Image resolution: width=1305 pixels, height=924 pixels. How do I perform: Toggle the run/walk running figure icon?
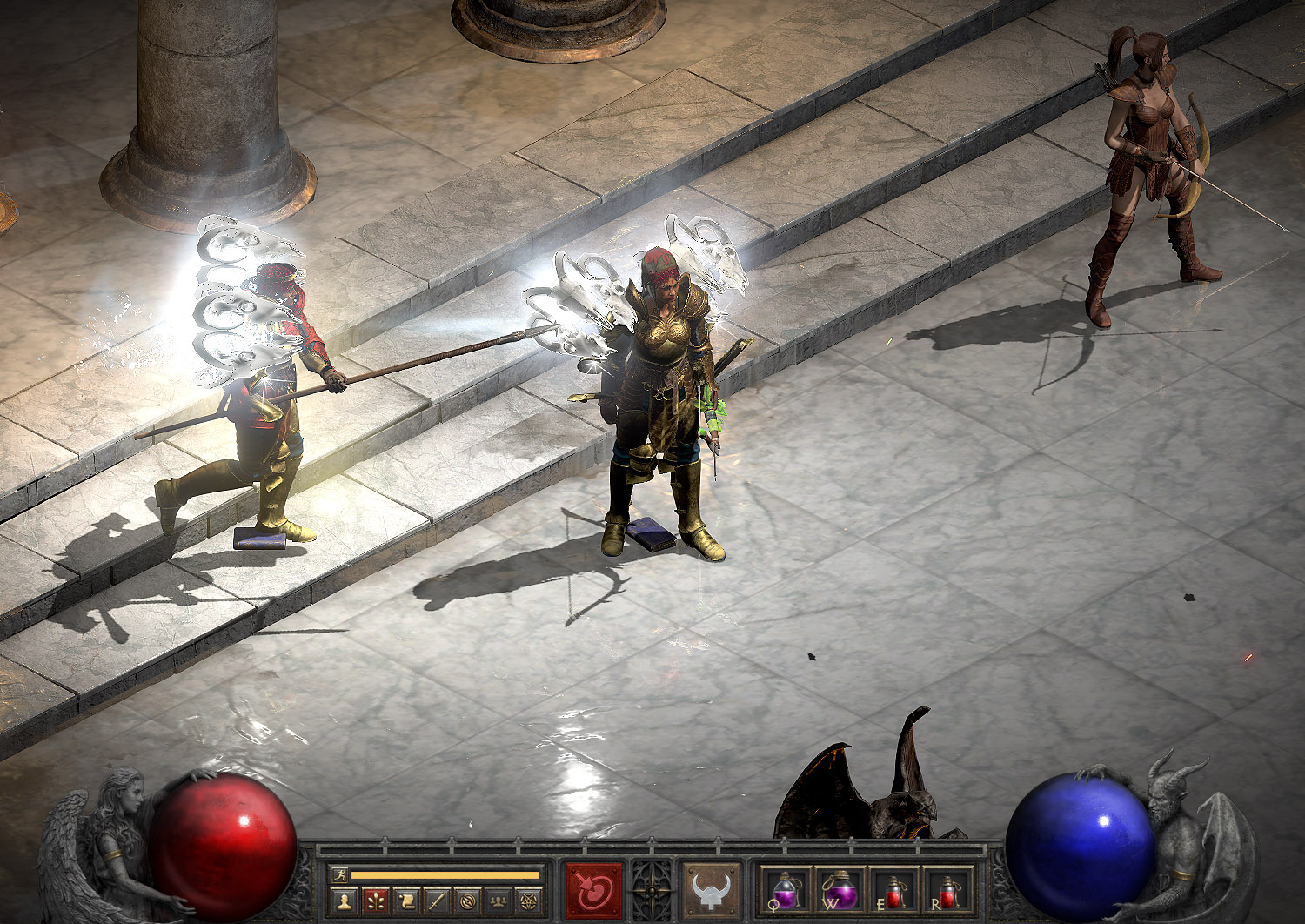point(340,874)
